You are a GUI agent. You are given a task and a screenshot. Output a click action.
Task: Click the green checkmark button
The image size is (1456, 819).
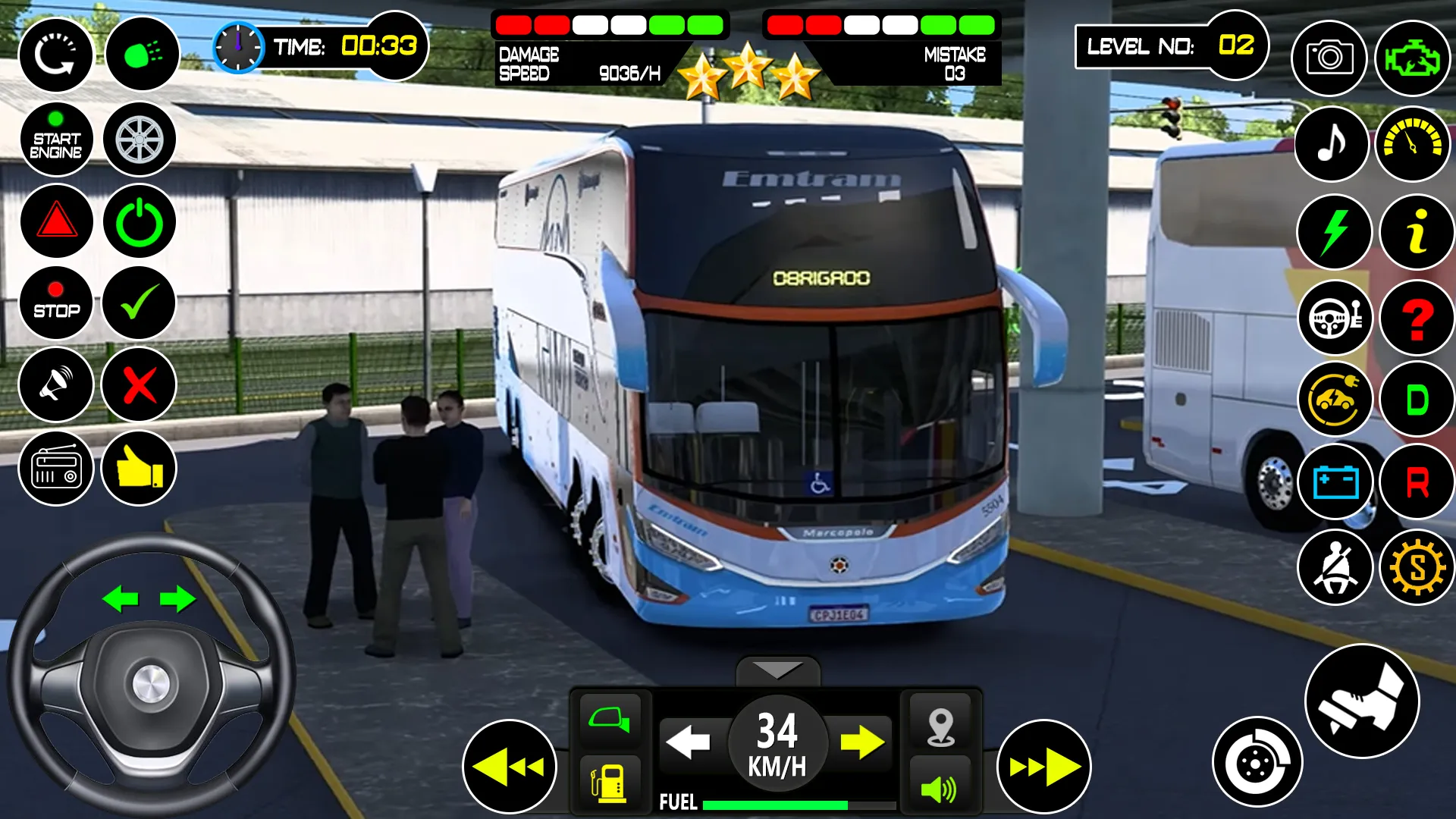[140, 303]
